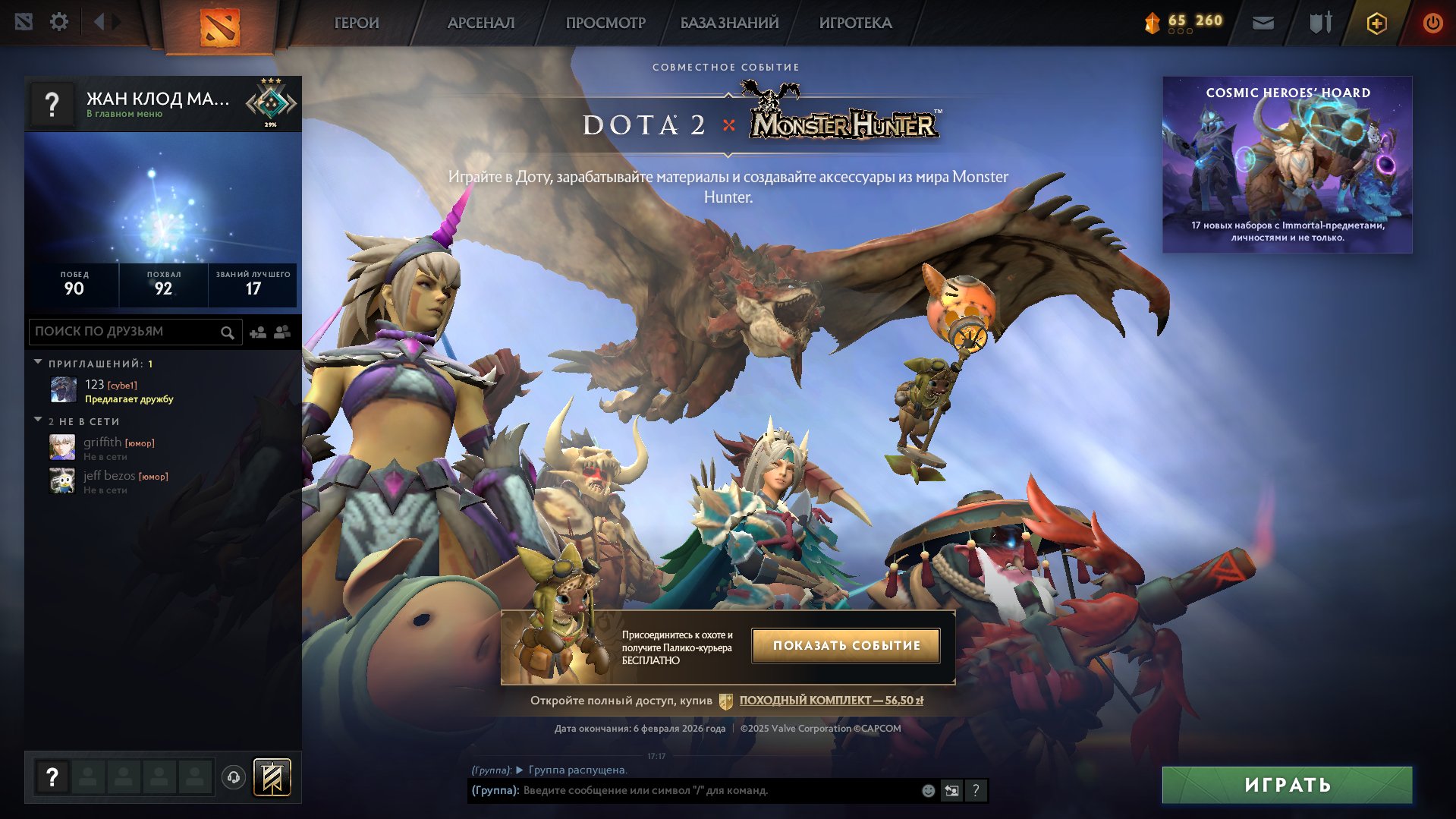The height and width of the screenshot is (819, 1456).
Task: Open the armory shield and sword icon
Action: [1319, 23]
